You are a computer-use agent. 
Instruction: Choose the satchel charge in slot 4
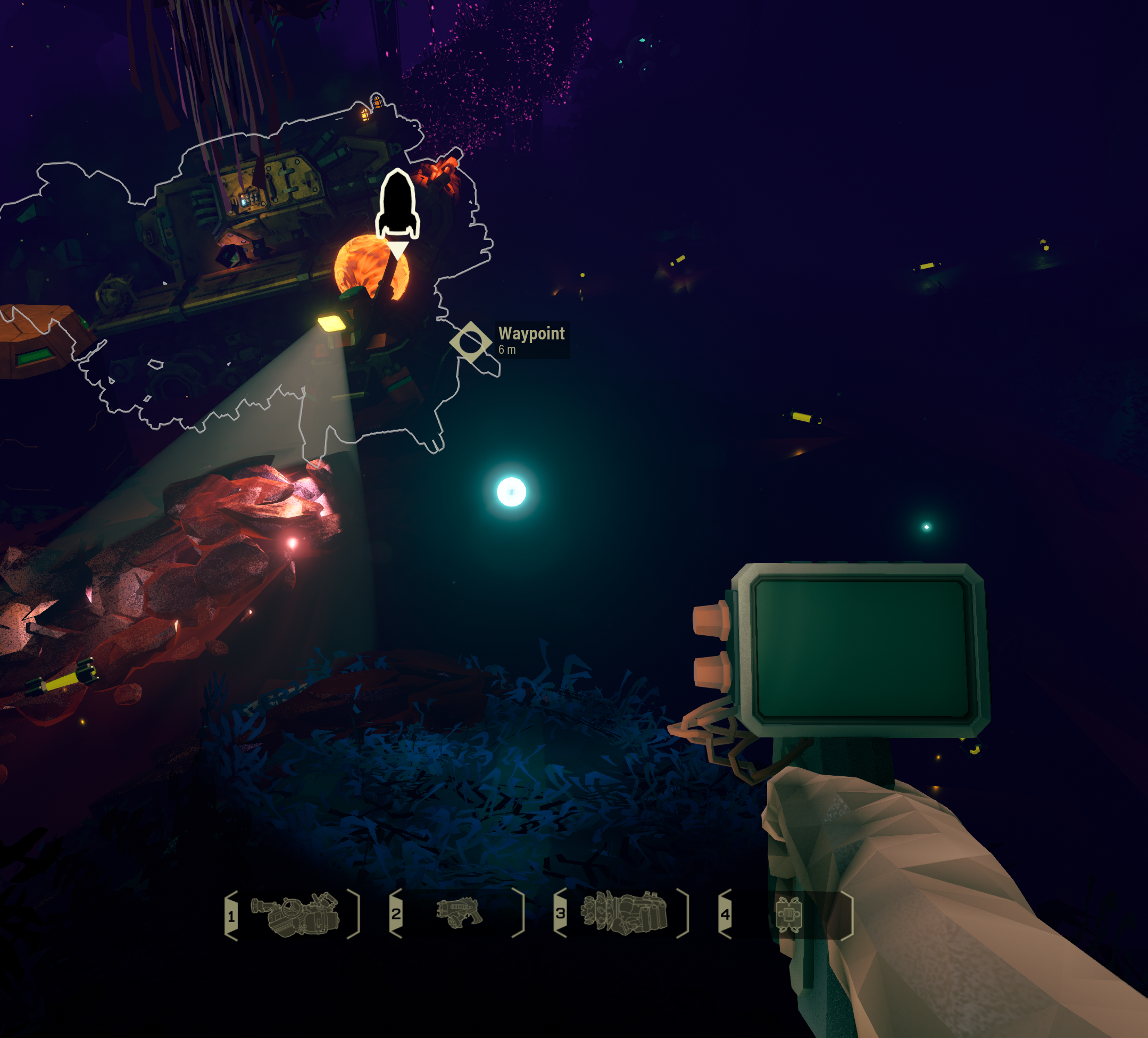pyautogui.click(x=789, y=915)
